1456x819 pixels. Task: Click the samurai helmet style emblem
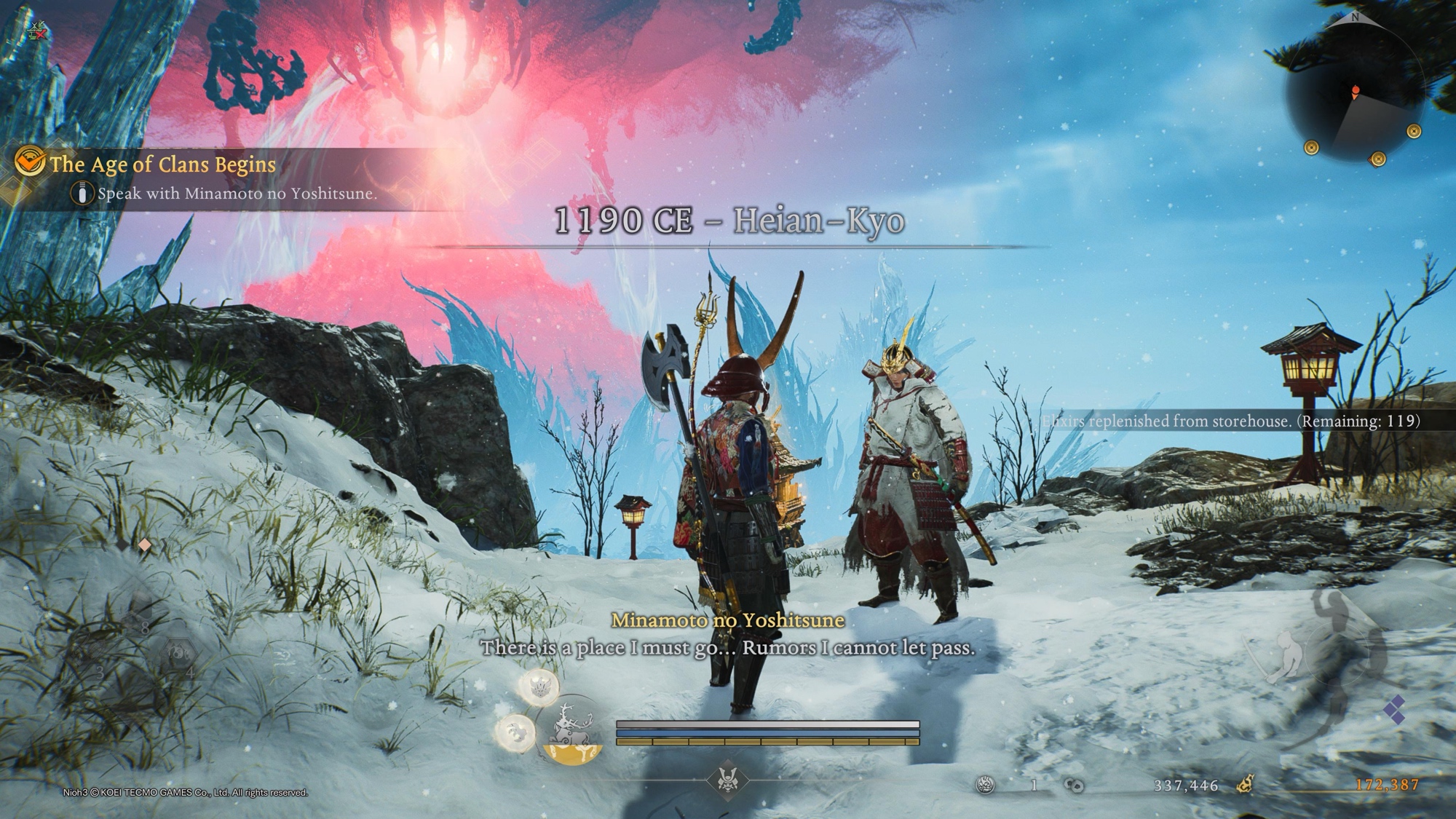point(727,780)
